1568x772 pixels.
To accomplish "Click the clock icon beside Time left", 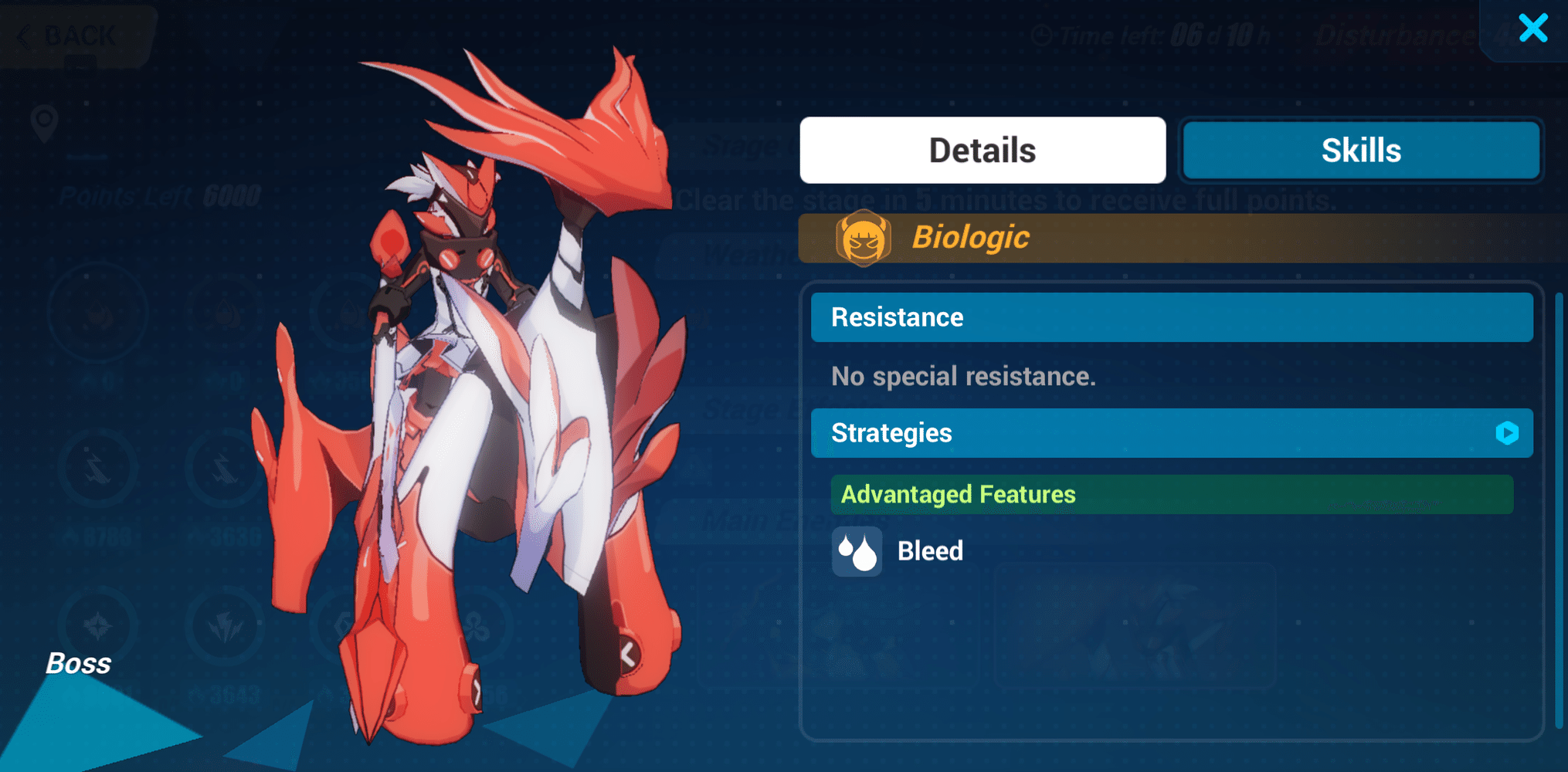I will 1044,34.
